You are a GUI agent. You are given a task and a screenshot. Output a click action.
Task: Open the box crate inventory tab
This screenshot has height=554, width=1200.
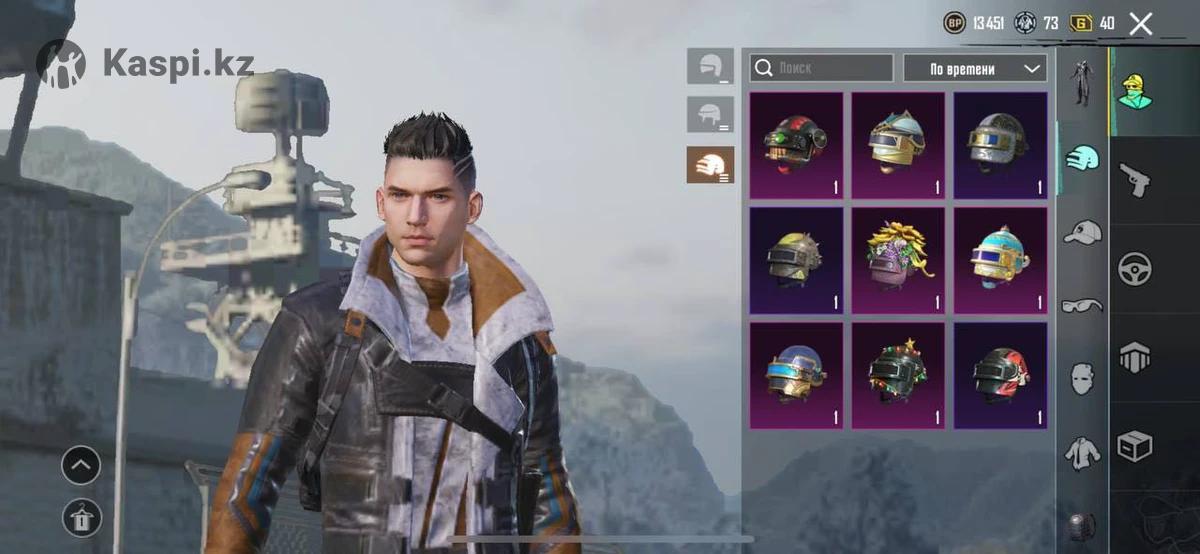1135,446
